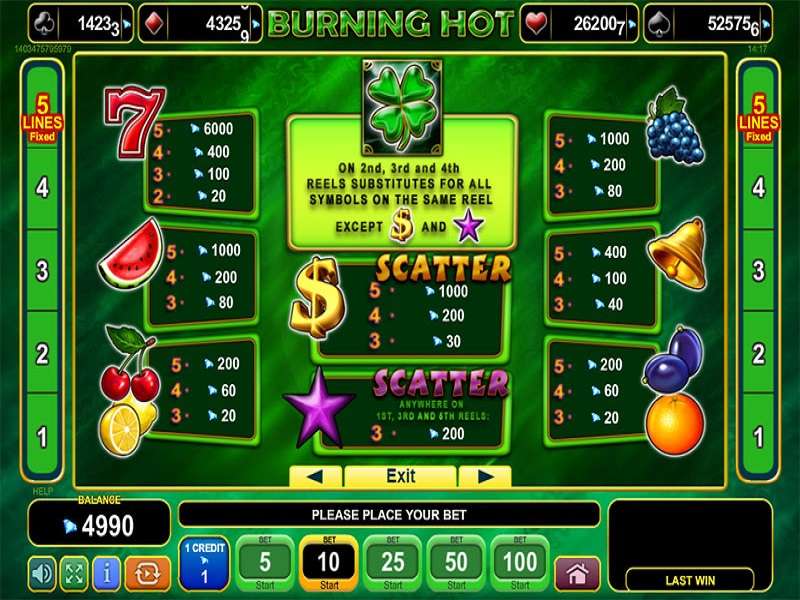This screenshot has height=600, width=800.
Task: Go to the previous paytable page arrow
Action: click(315, 476)
